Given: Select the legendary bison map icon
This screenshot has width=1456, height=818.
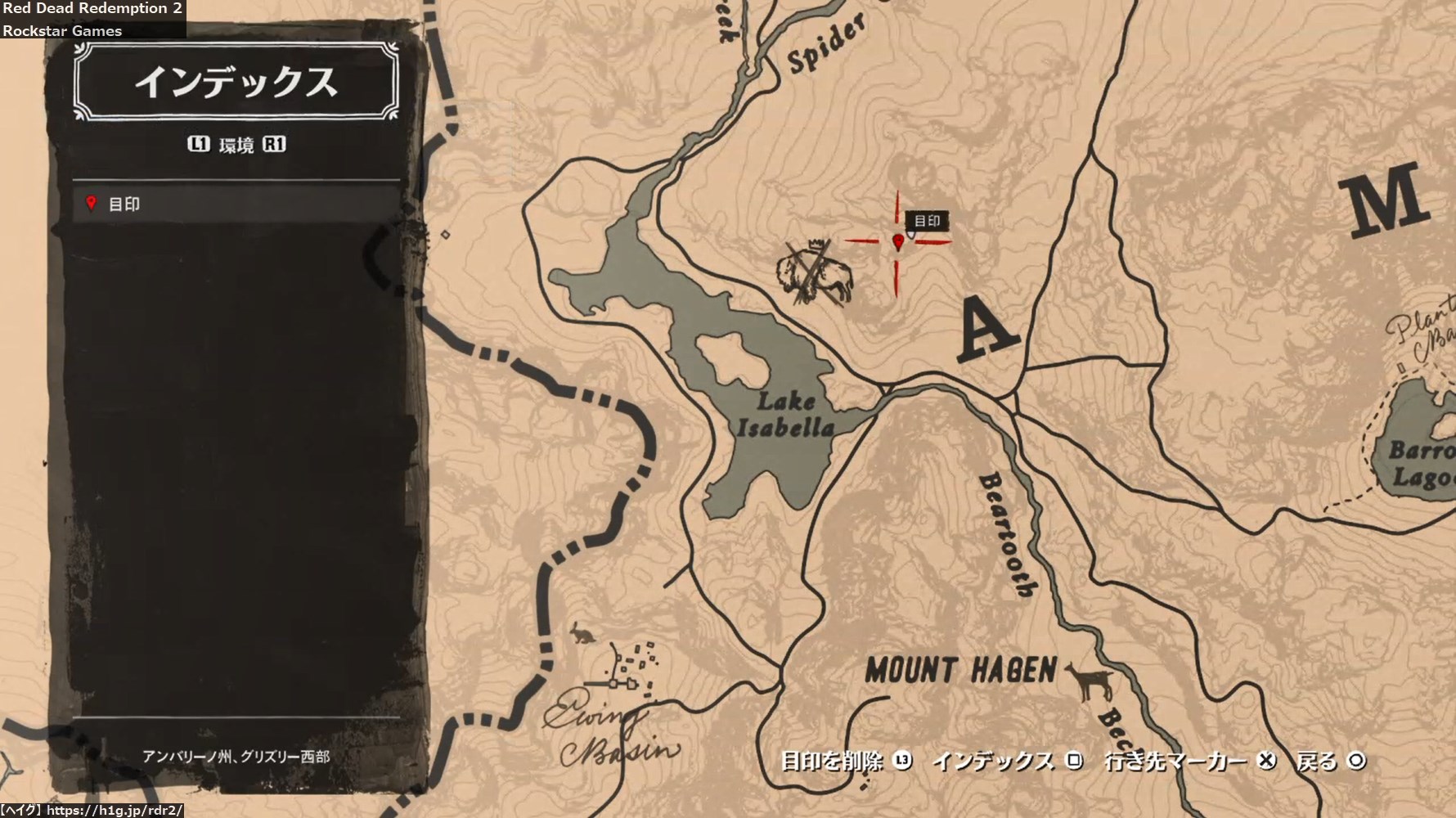Looking at the screenshot, I should (815, 272).
